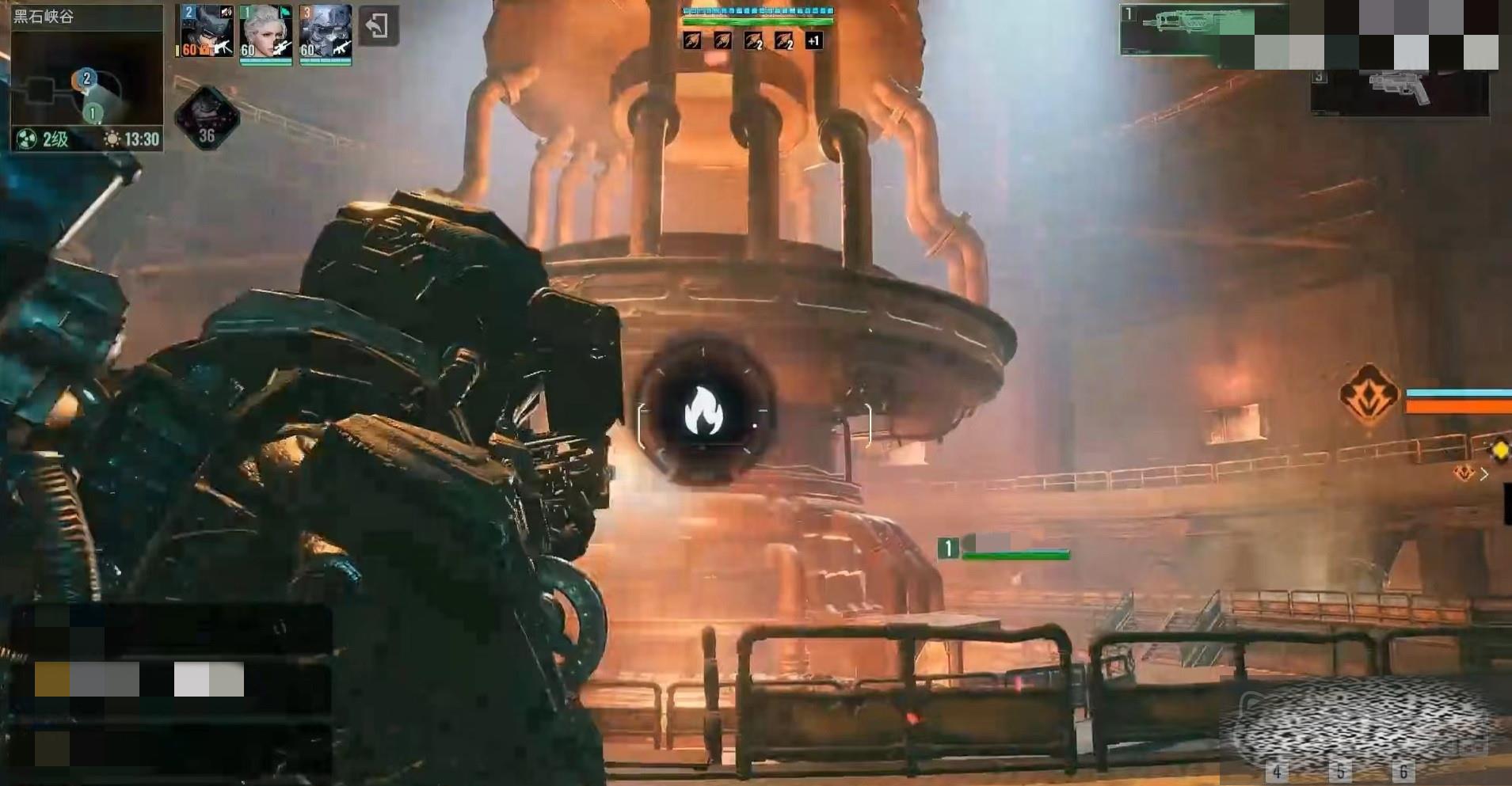Click the orange diamond boss emblem
Image resolution: width=1512 pixels, height=786 pixels.
point(1368,394)
